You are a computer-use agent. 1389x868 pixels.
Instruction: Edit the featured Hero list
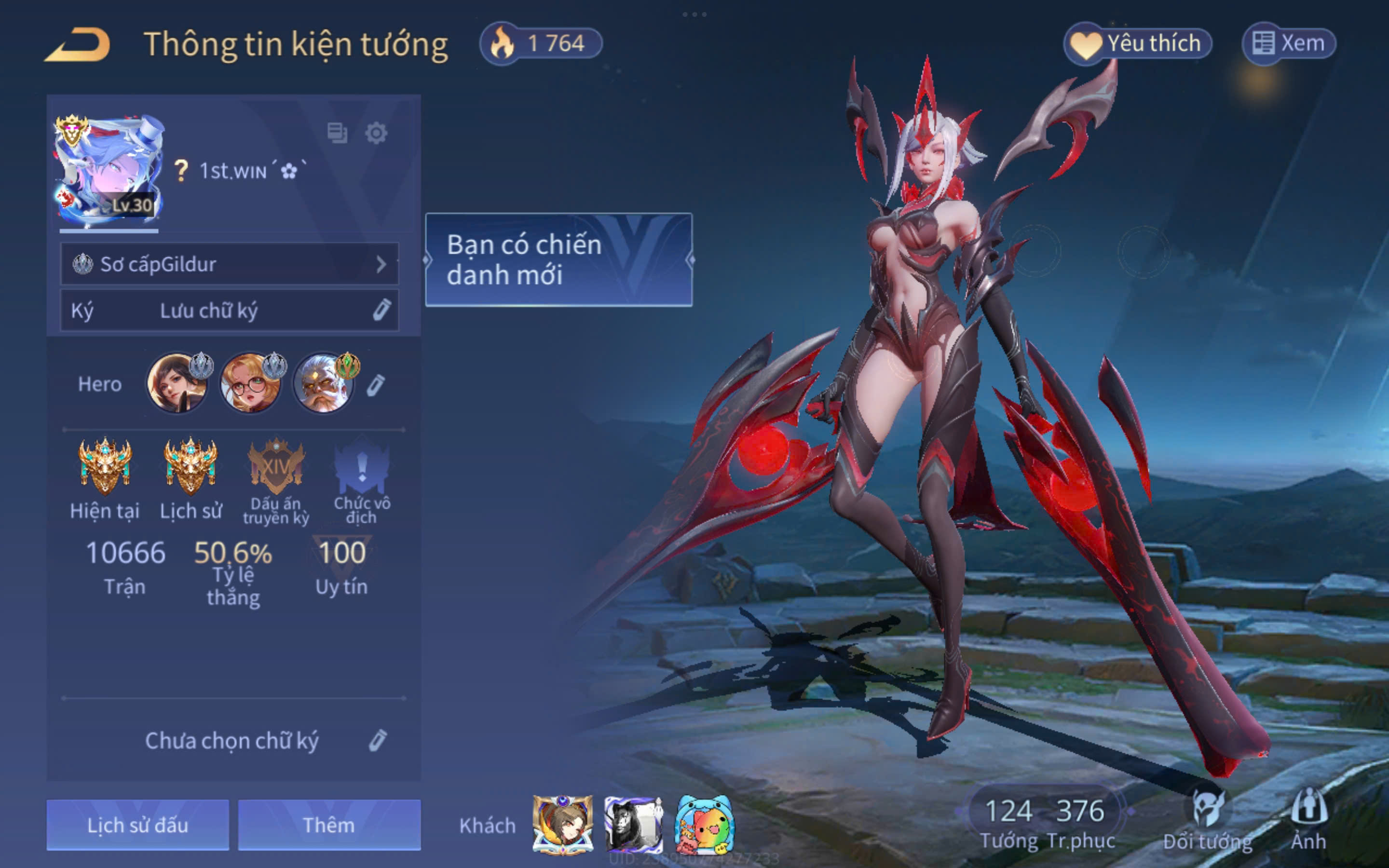pyautogui.click(x=375, y=385)
